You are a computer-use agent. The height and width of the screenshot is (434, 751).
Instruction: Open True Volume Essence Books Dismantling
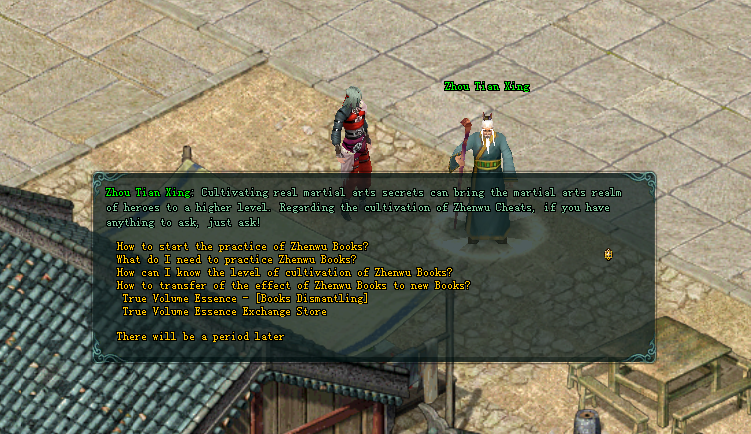245,298
